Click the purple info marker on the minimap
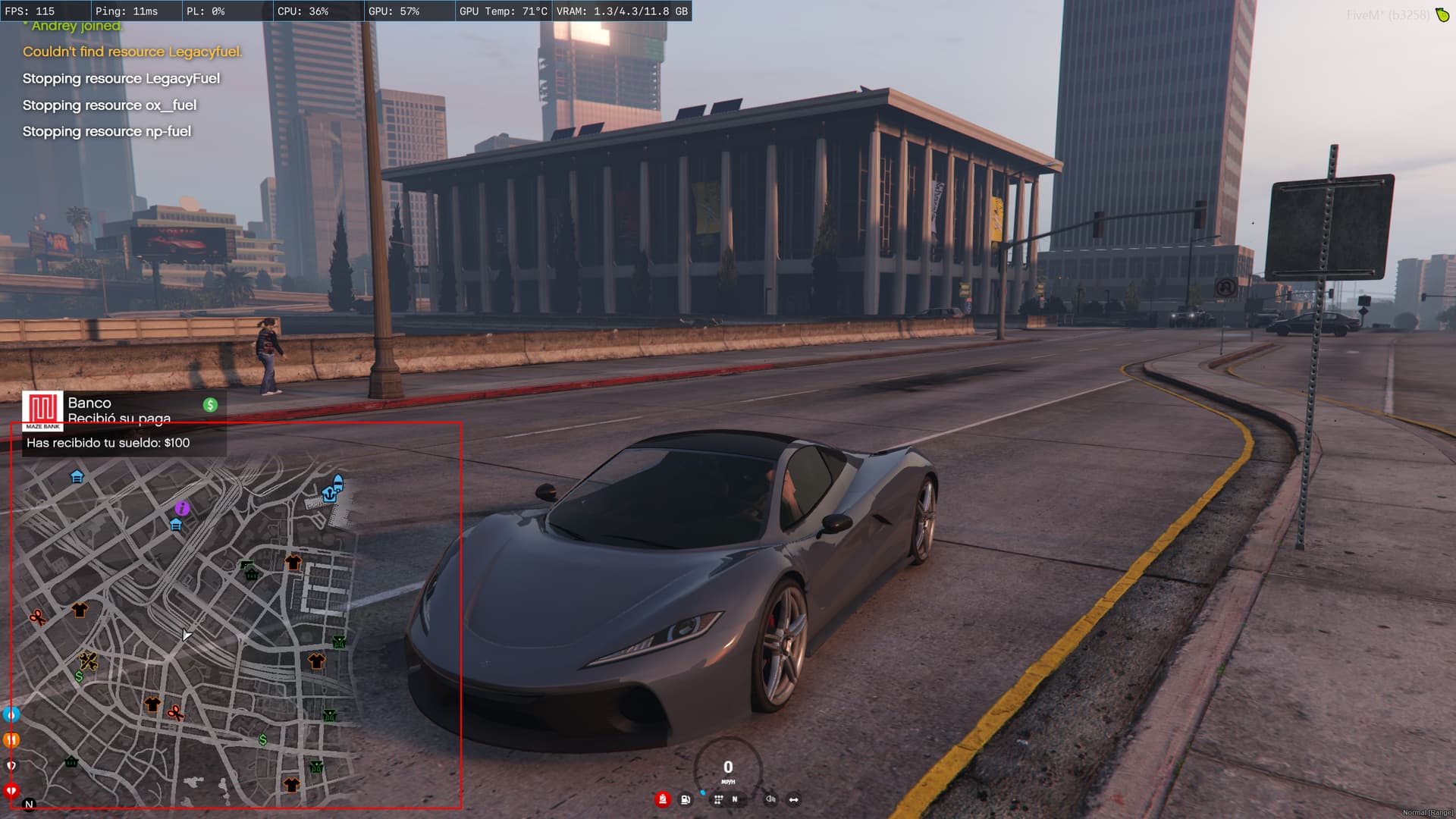This screenshot has height=819, width=1456. click(x=182, y=508)
